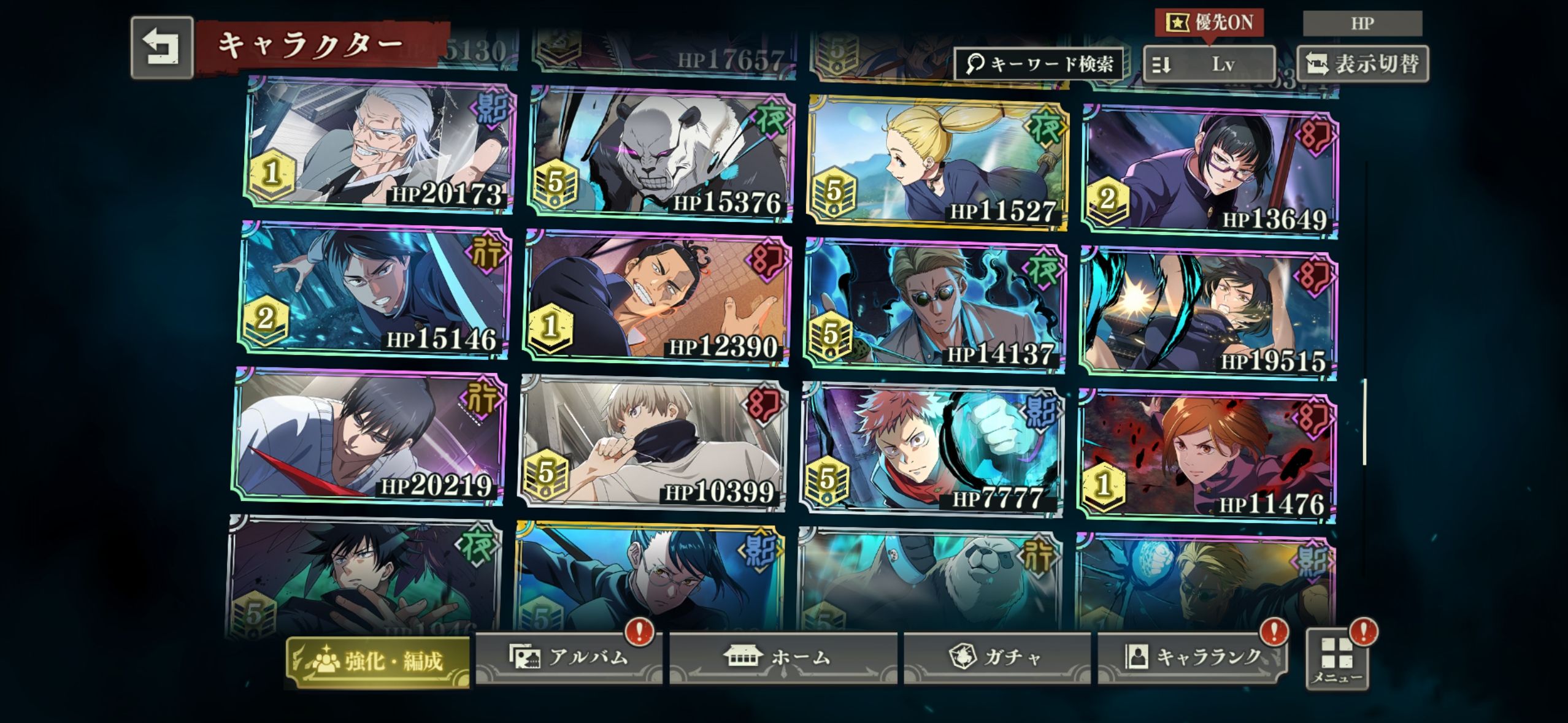This screenshot has width=1568, height=723.
Task: Select the character card with HP20173
Action: (380, 145)
